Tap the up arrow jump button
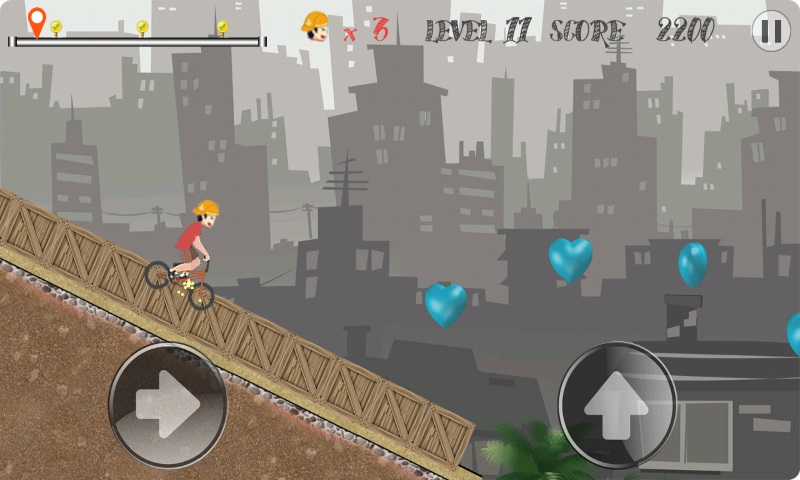Image resolution: width=800 pixels, height=480 pixels. coord(617,403)
